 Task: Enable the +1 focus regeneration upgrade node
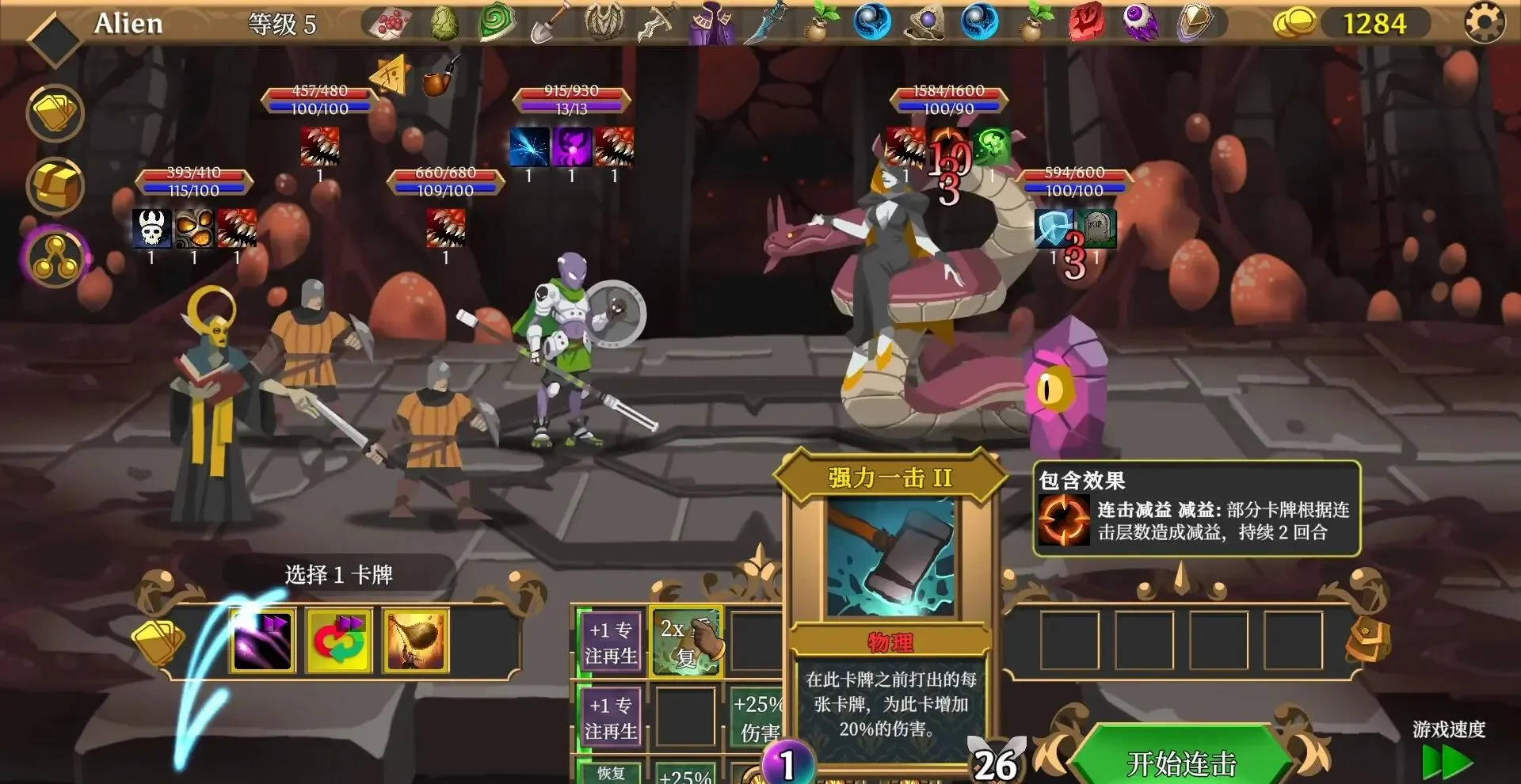tap(610, 641)
